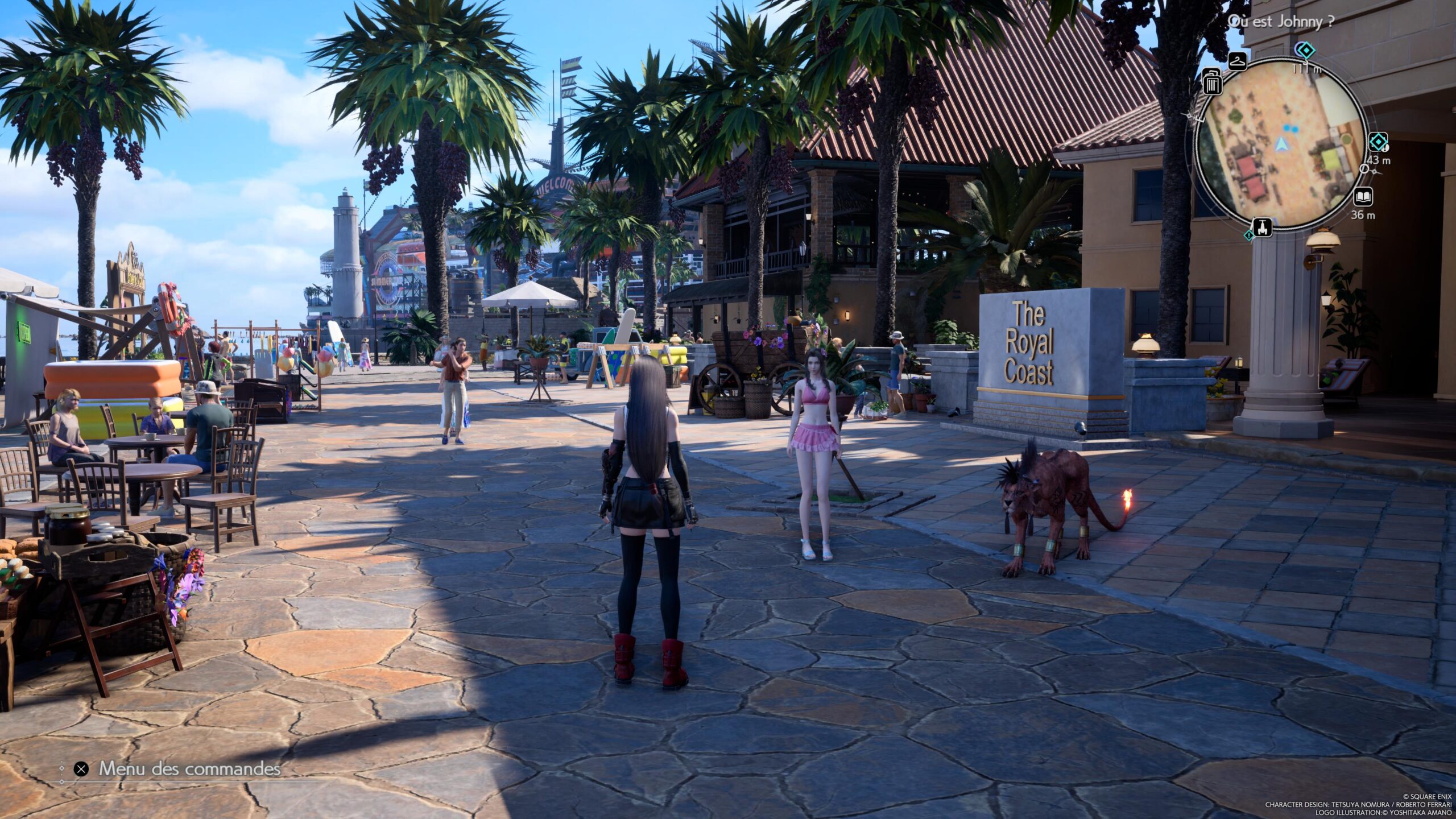Select the quest diamond marker above the minimap
The image size is (1456, 819).
coord(1305,51)
